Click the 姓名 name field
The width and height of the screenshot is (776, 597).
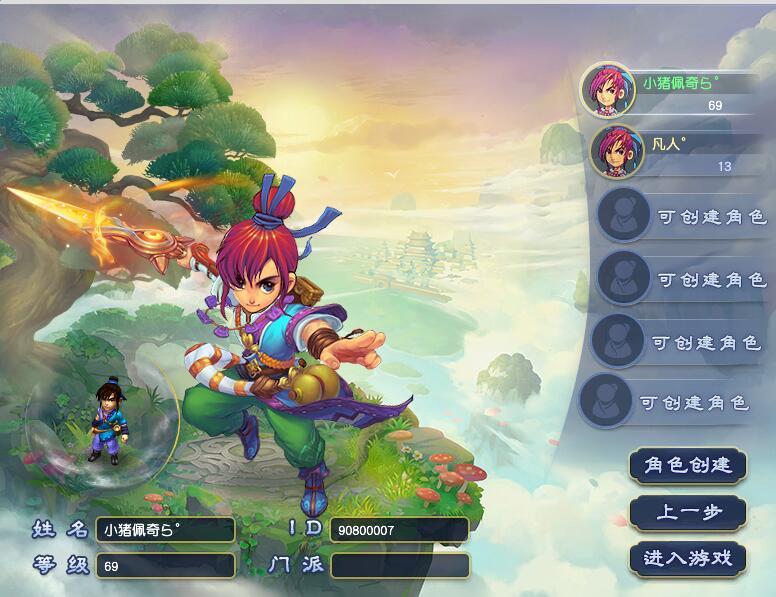click(165, 530)
